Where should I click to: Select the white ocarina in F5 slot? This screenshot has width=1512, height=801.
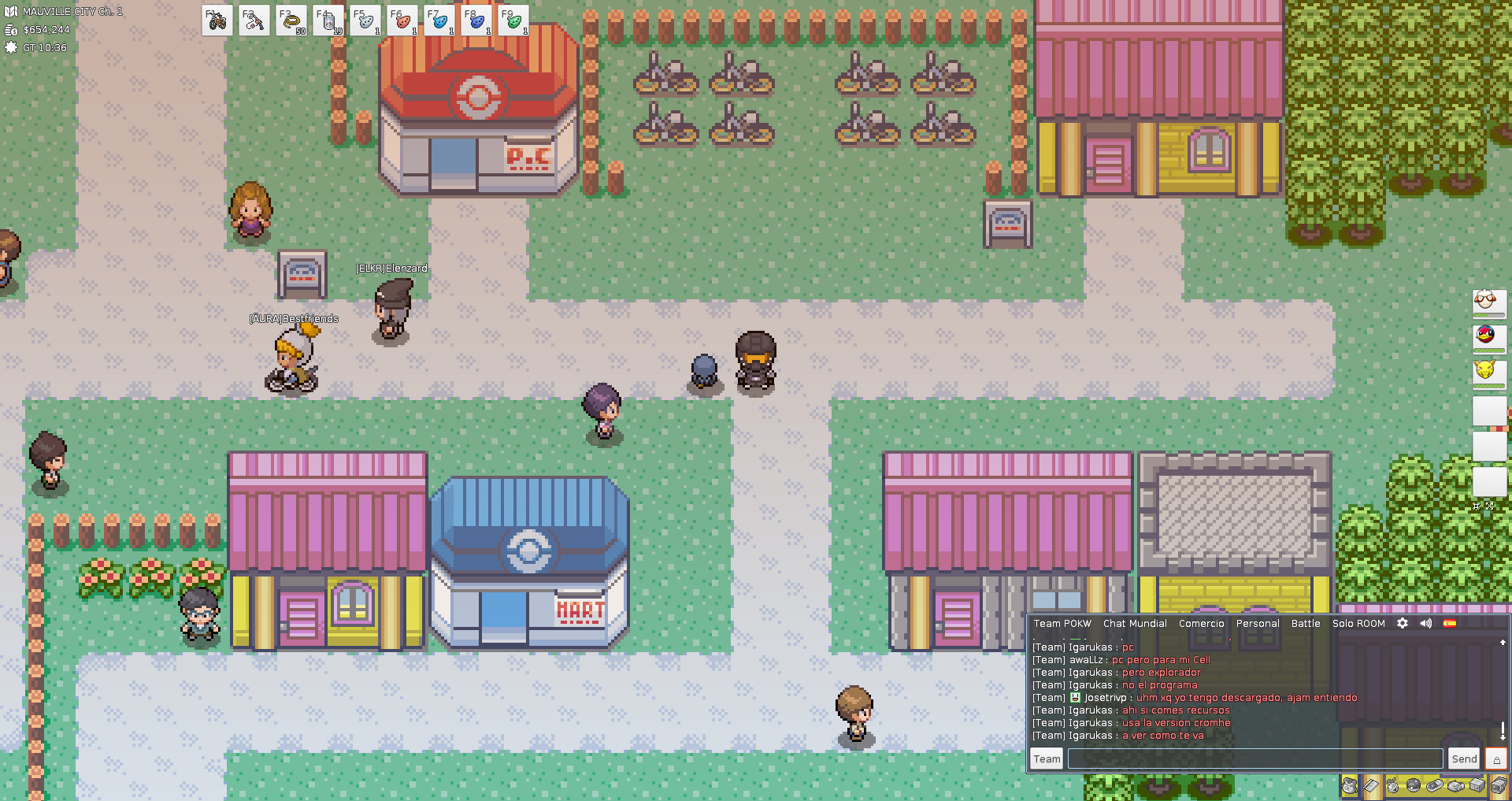pyautogui.click(x=365, y=21)
